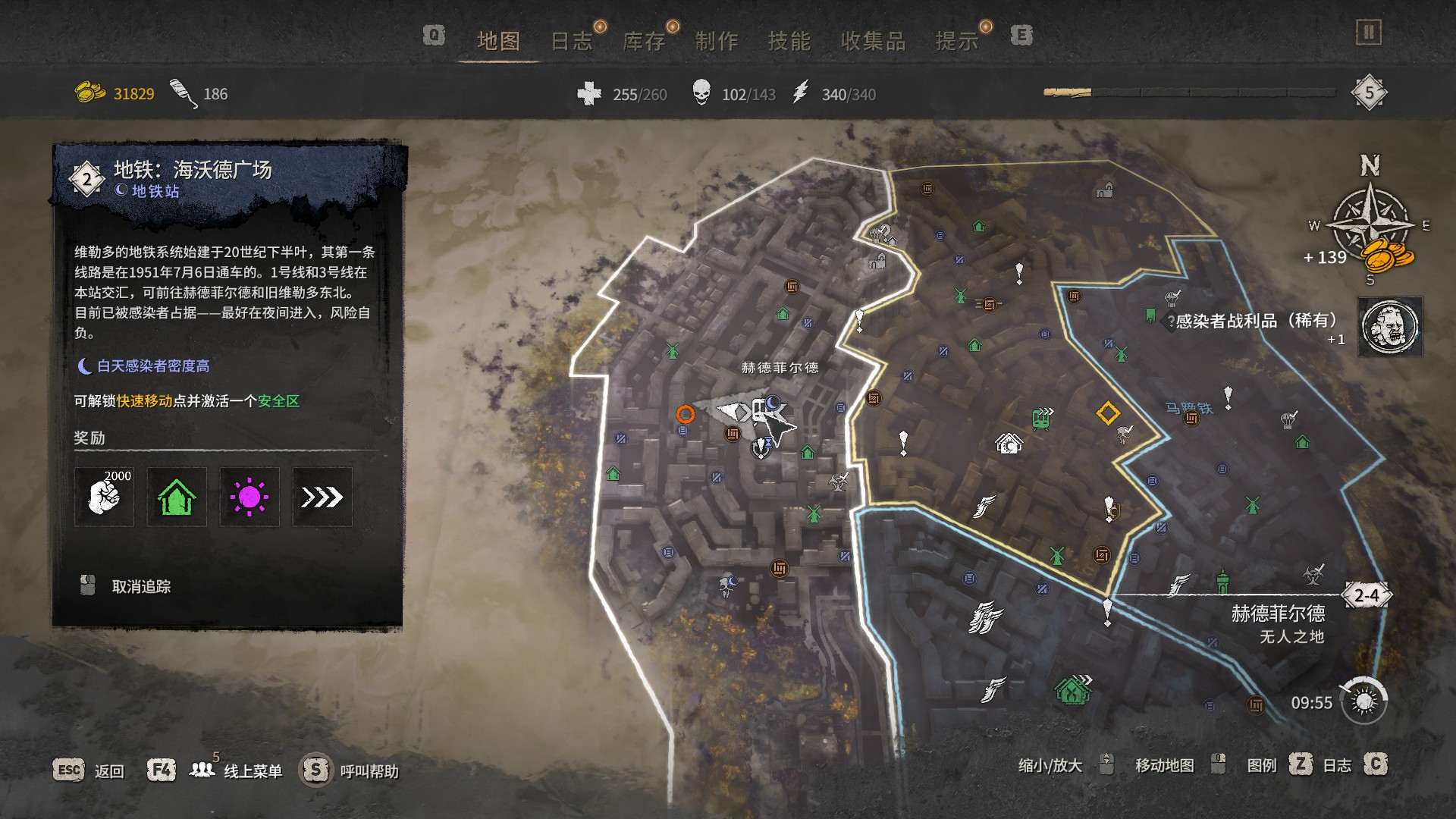This screenshot has width=1456, height=819.
Task: Select the orange circle marker on map
Action: pyautogui.click(x=685, y=414)
